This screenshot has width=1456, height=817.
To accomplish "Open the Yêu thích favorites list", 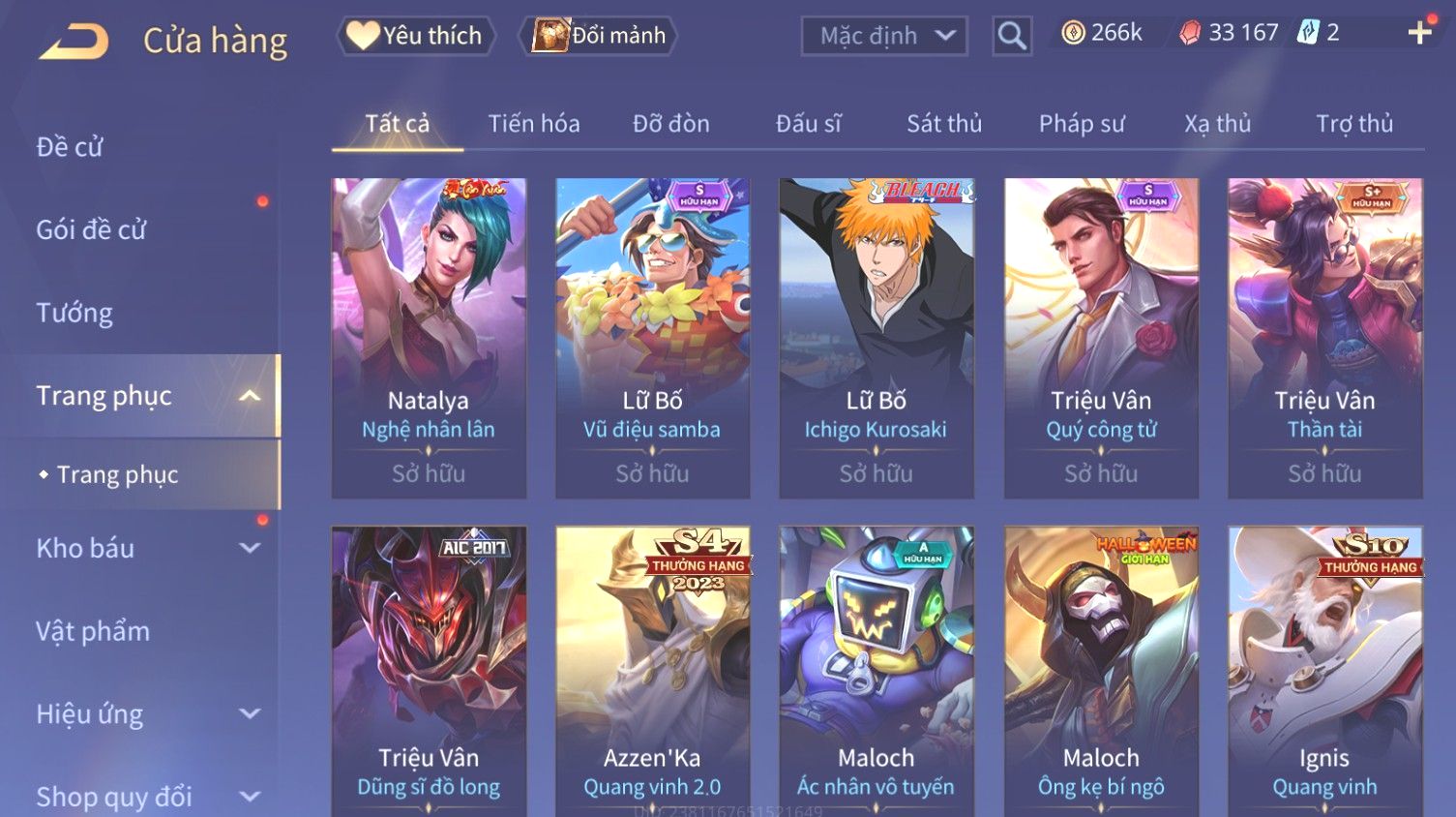I will point(416,36).
